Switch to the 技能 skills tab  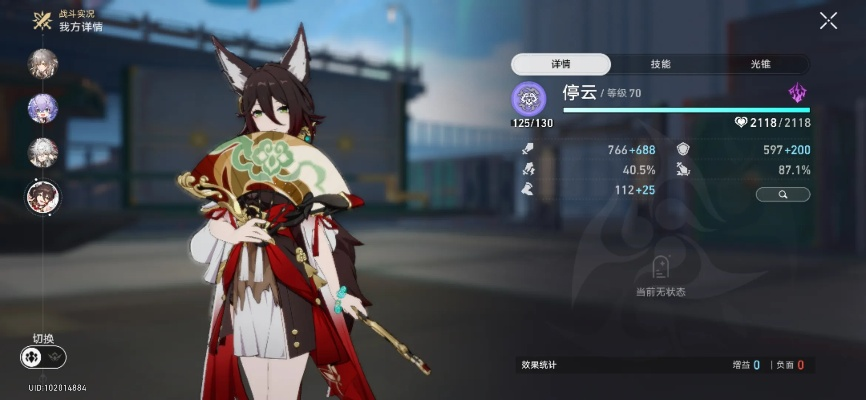click(660, 64)
